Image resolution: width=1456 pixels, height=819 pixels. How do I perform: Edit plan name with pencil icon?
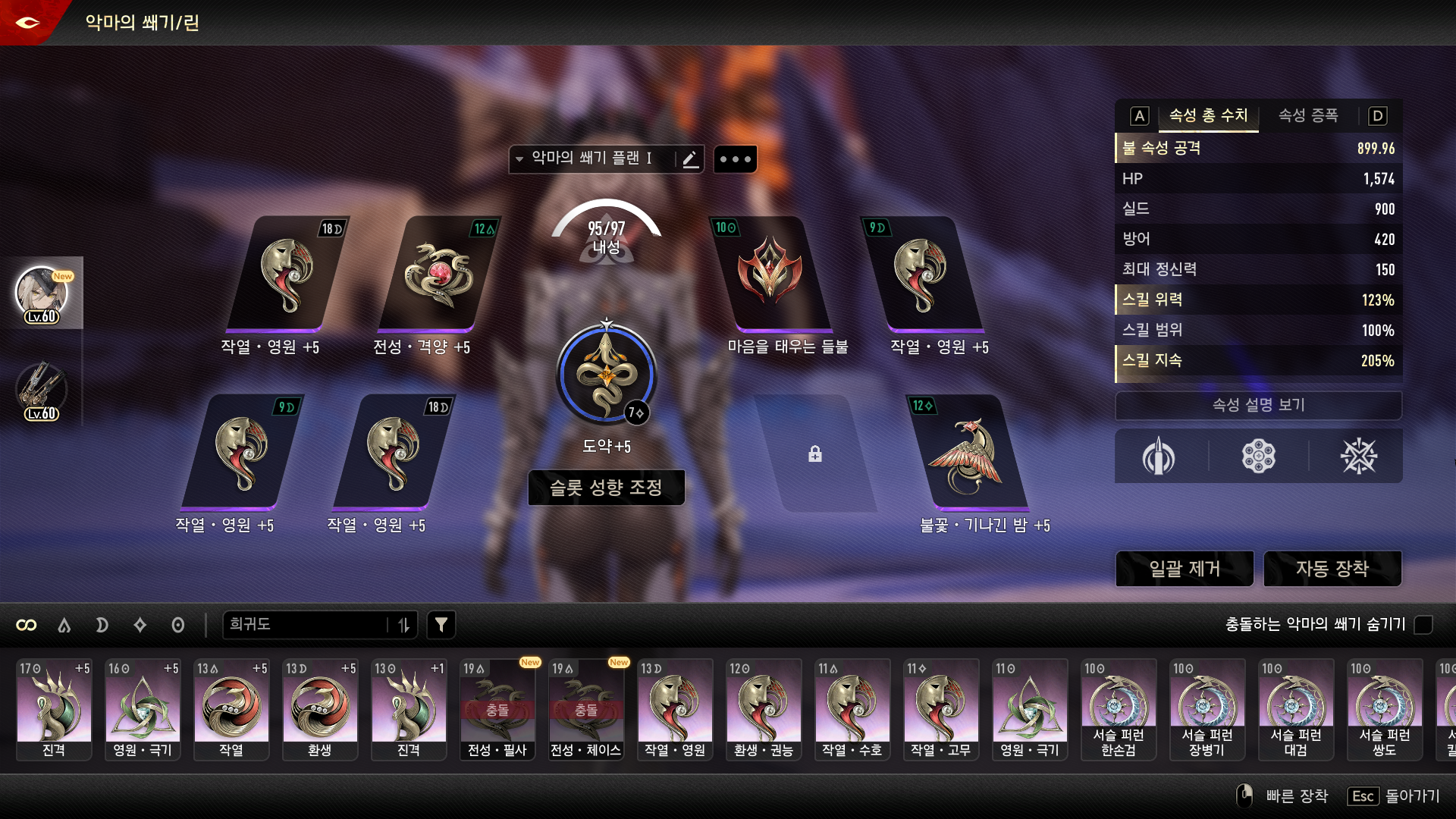[690, 159]
